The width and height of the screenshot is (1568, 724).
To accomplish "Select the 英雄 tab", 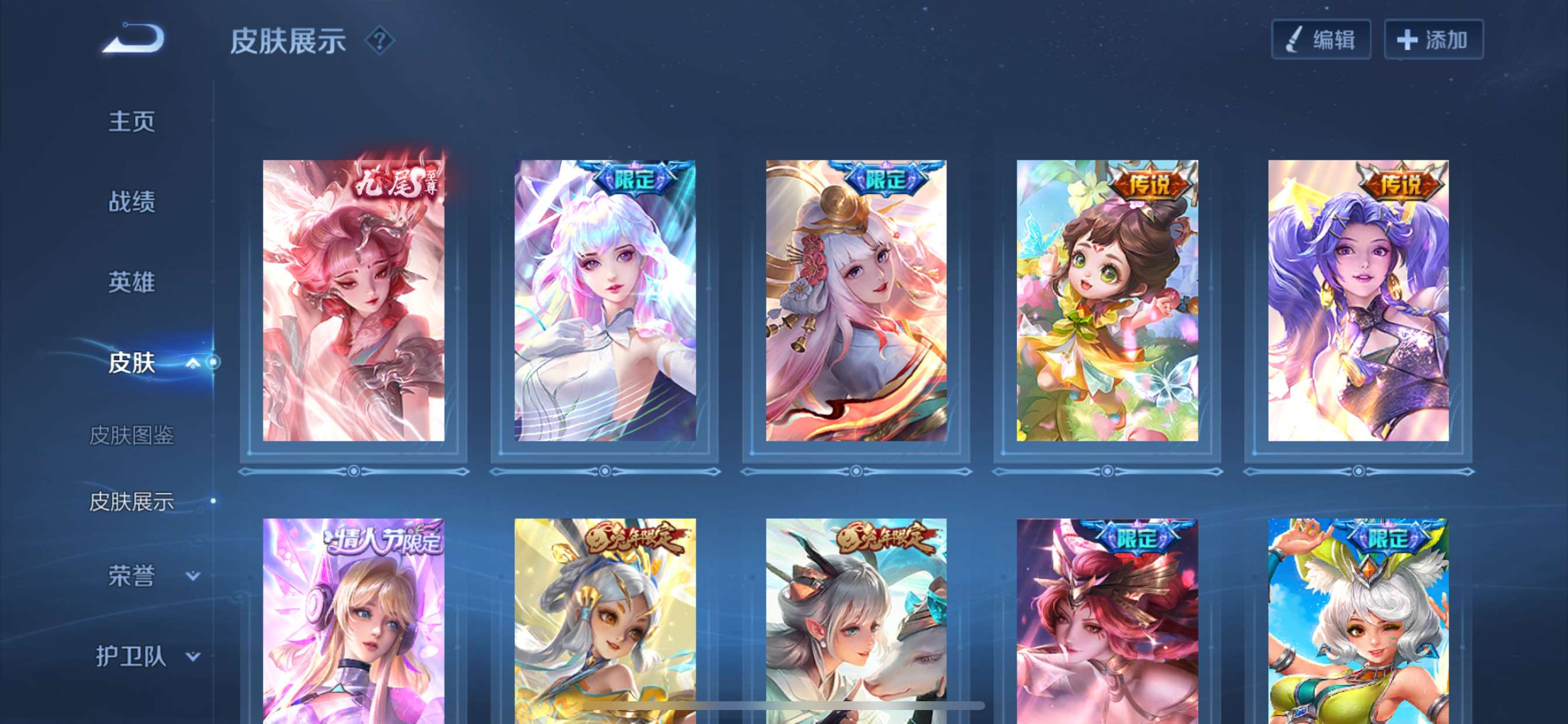I will pos(131,282).
